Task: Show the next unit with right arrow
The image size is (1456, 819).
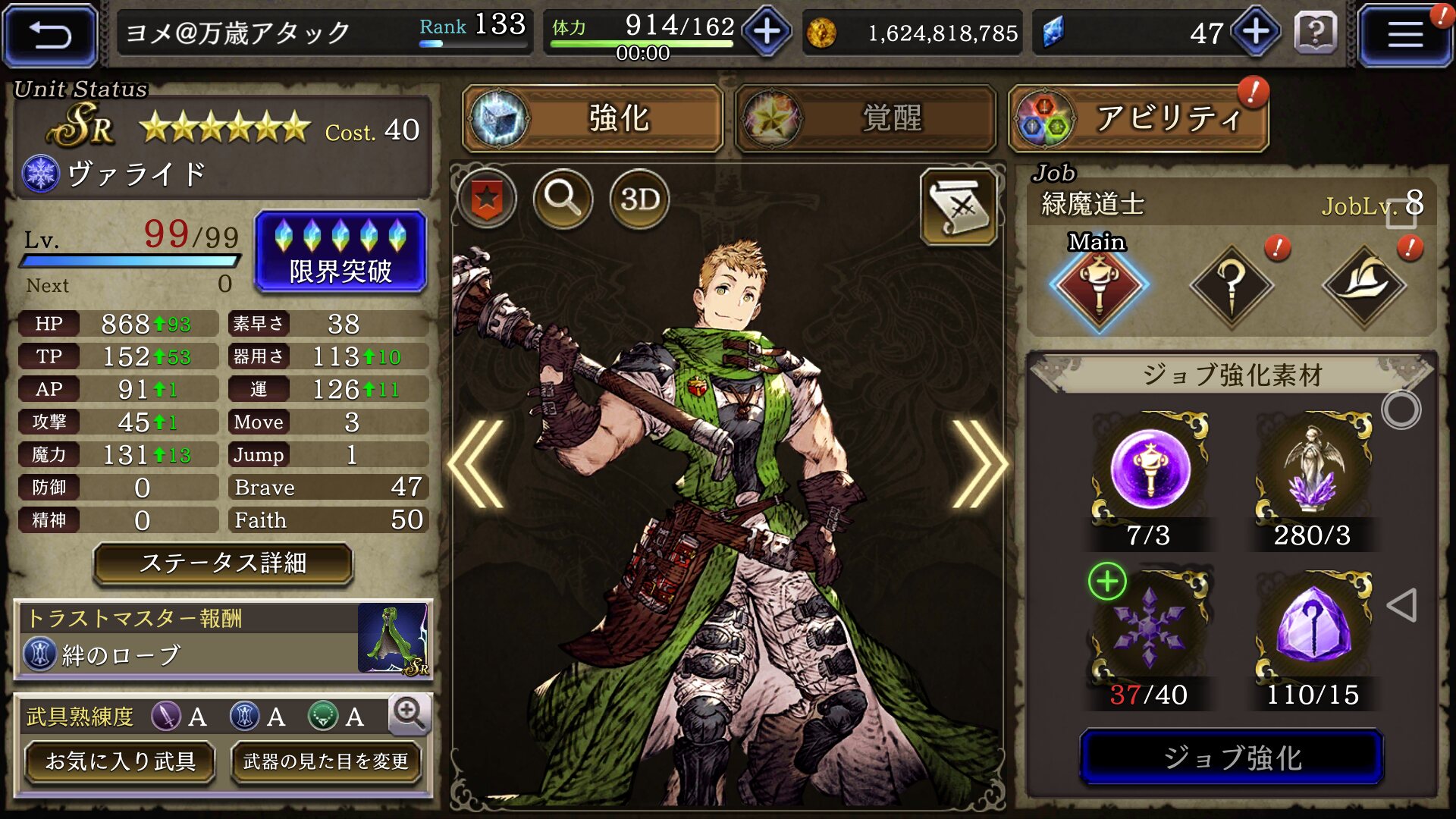Action: click(x=978, y=464)
